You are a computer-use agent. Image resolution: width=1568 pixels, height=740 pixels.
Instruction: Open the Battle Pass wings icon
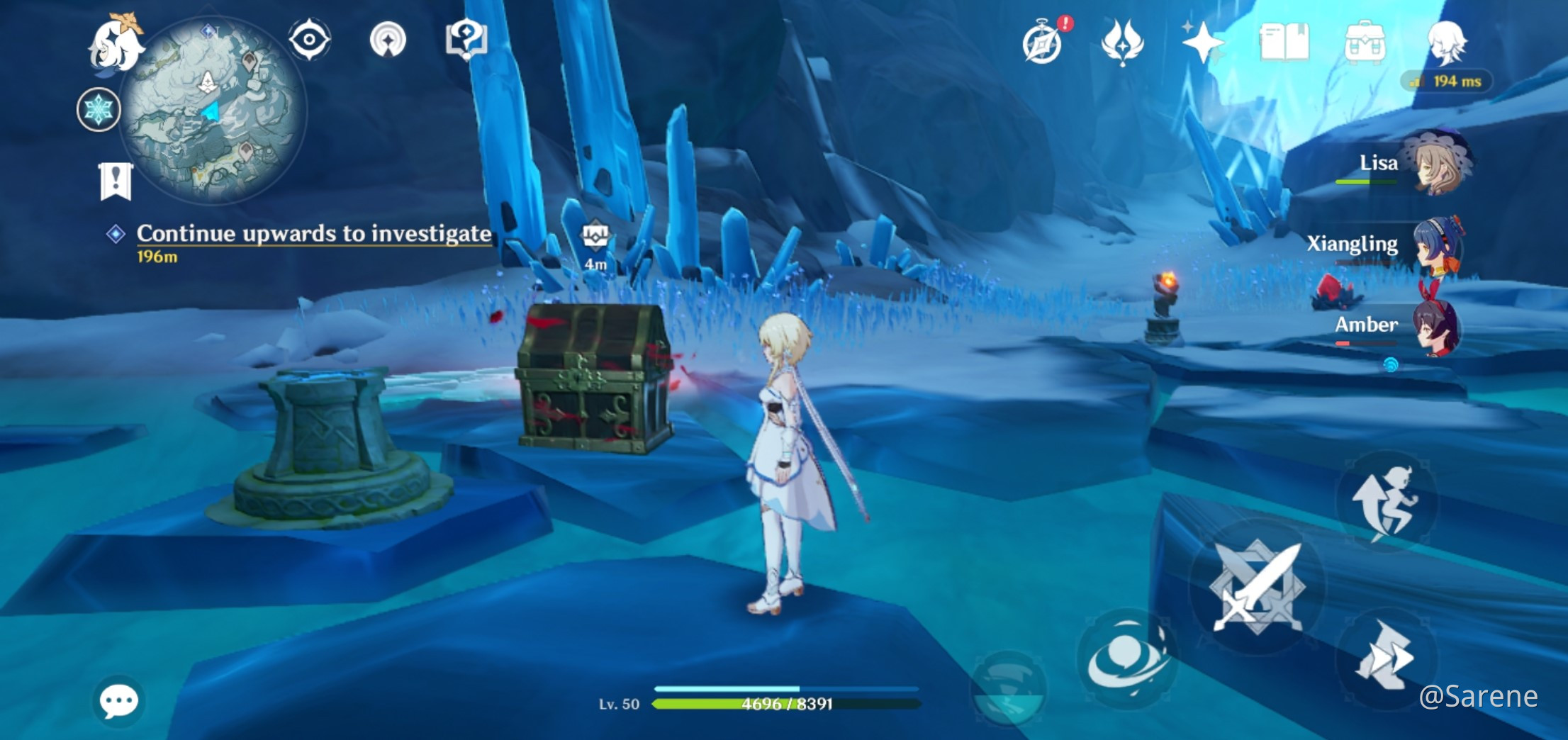pos(1122,43)
